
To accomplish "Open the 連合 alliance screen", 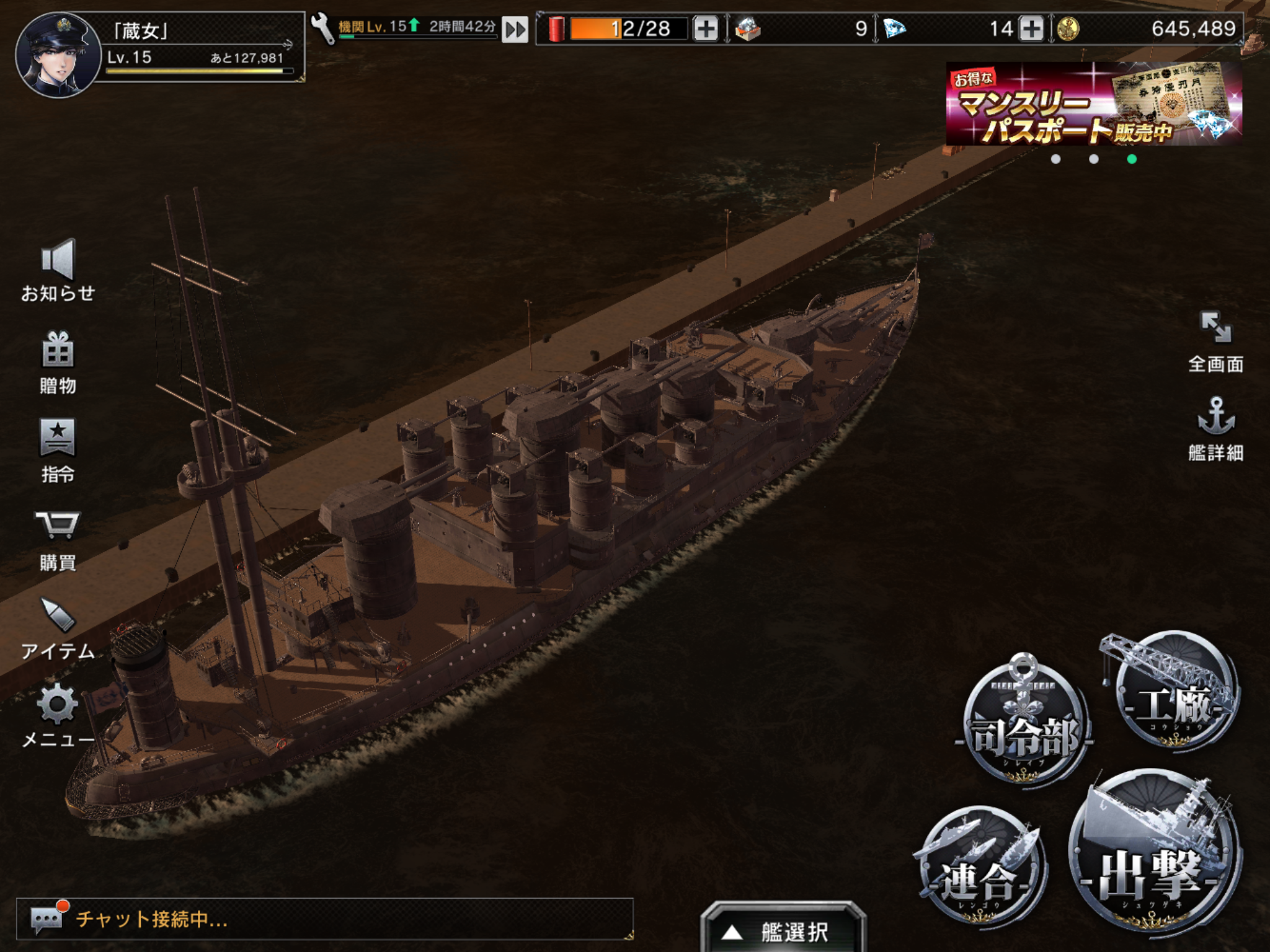I will point(980,868).
